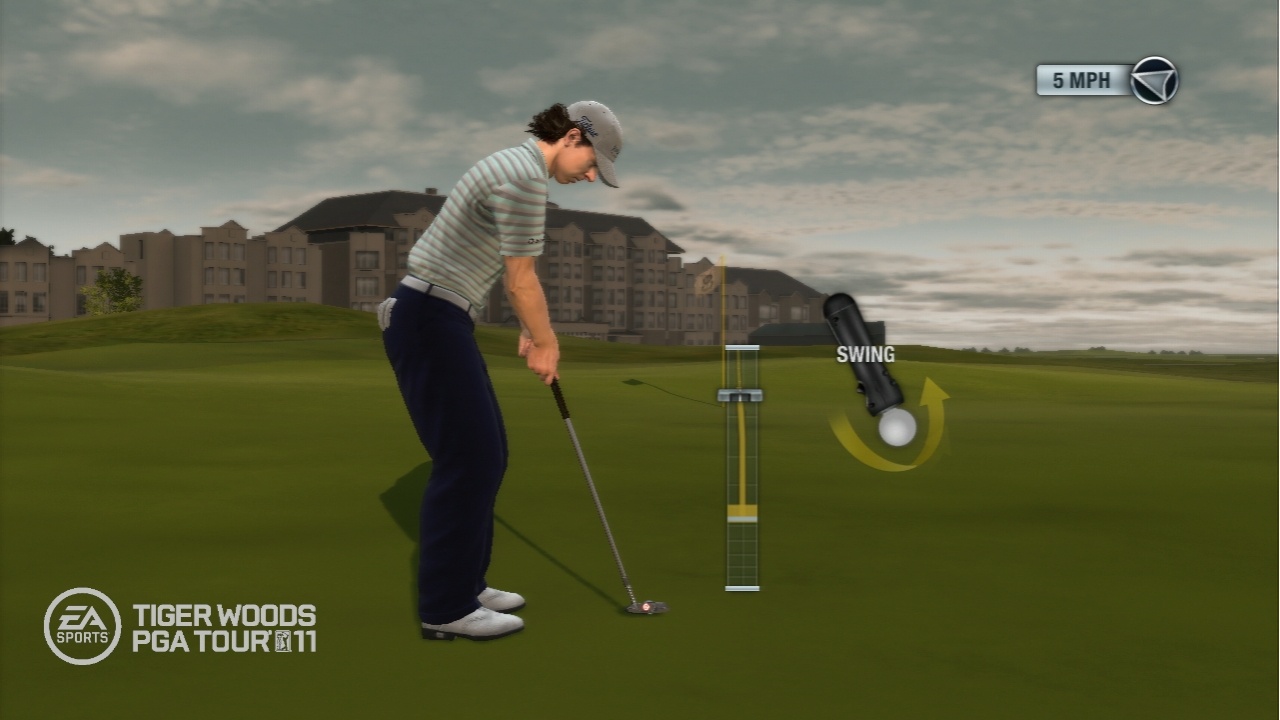1280x720 pixels.
Task: Click the wind direction arrow icon
Action: pos(1155,79)
